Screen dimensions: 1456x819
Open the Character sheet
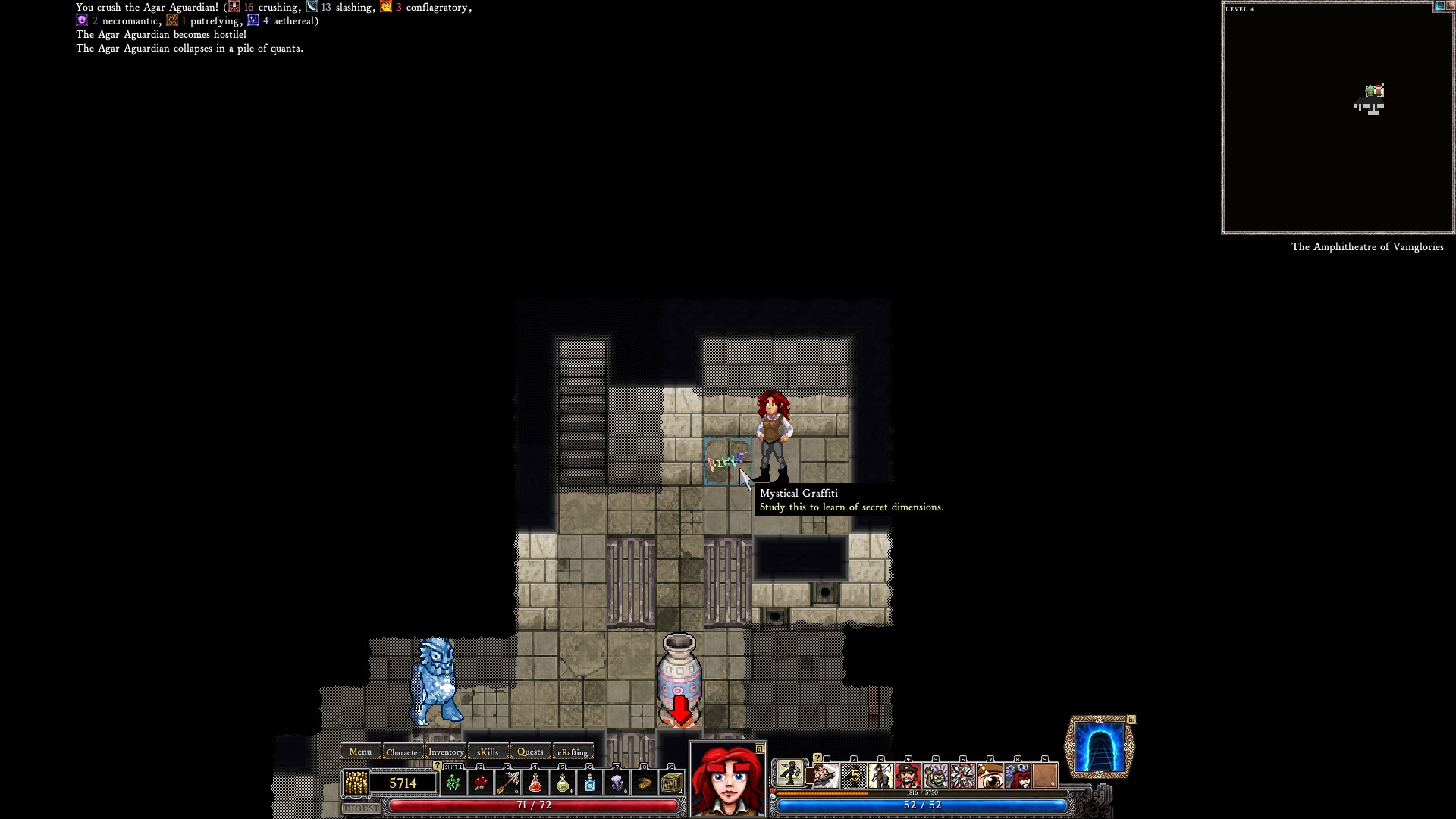[x=403, y=752]
